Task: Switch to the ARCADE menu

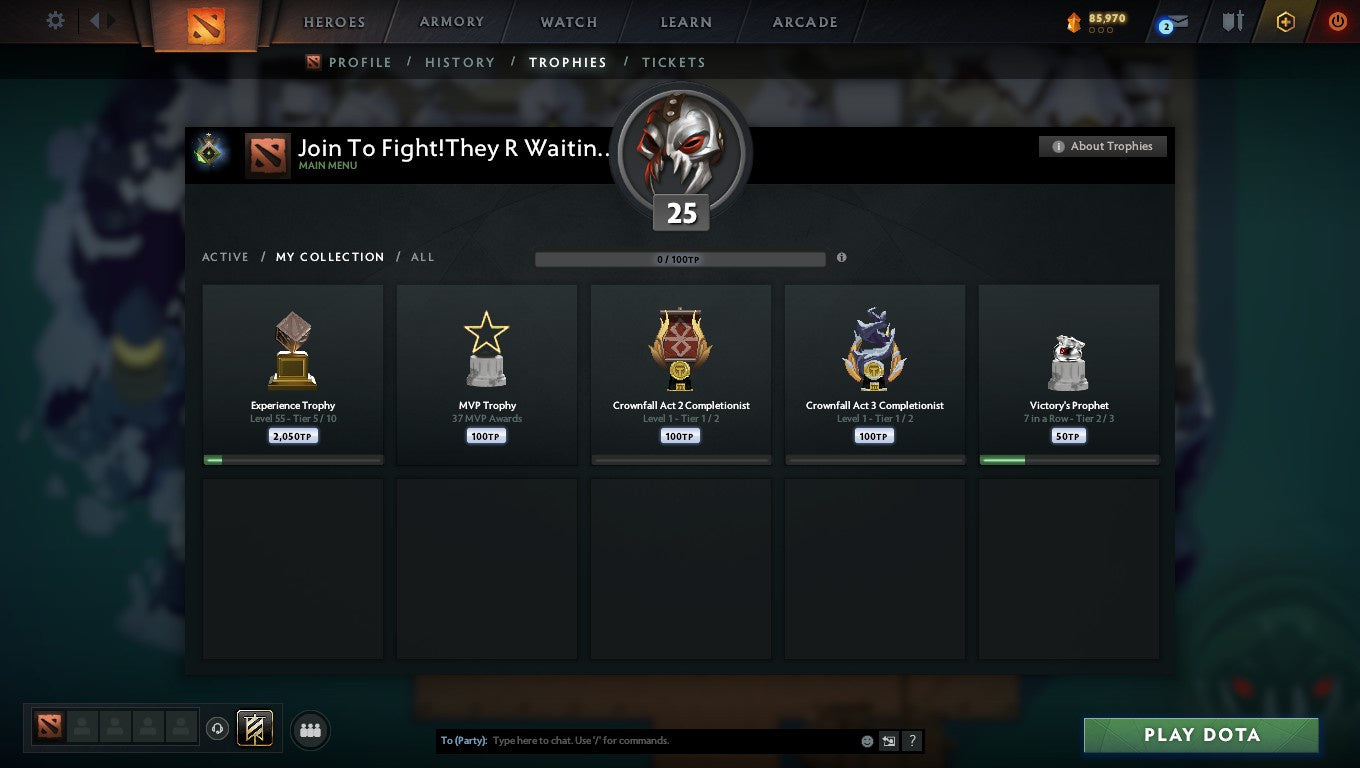Action: tap(803, 22)
